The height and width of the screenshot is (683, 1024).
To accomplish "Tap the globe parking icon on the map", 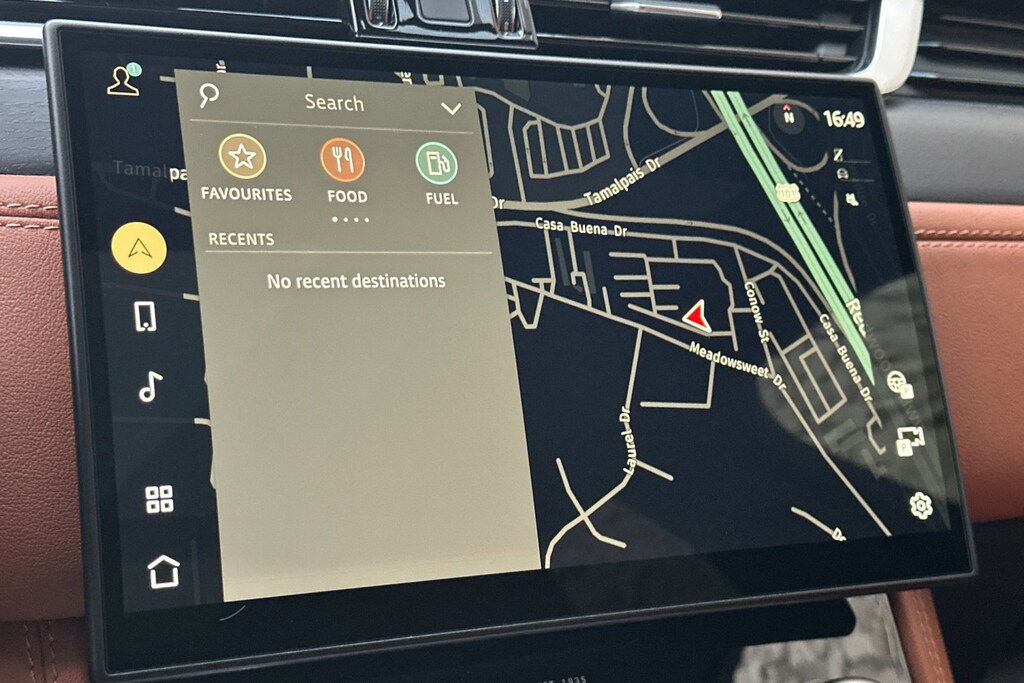I will point(900,385).
